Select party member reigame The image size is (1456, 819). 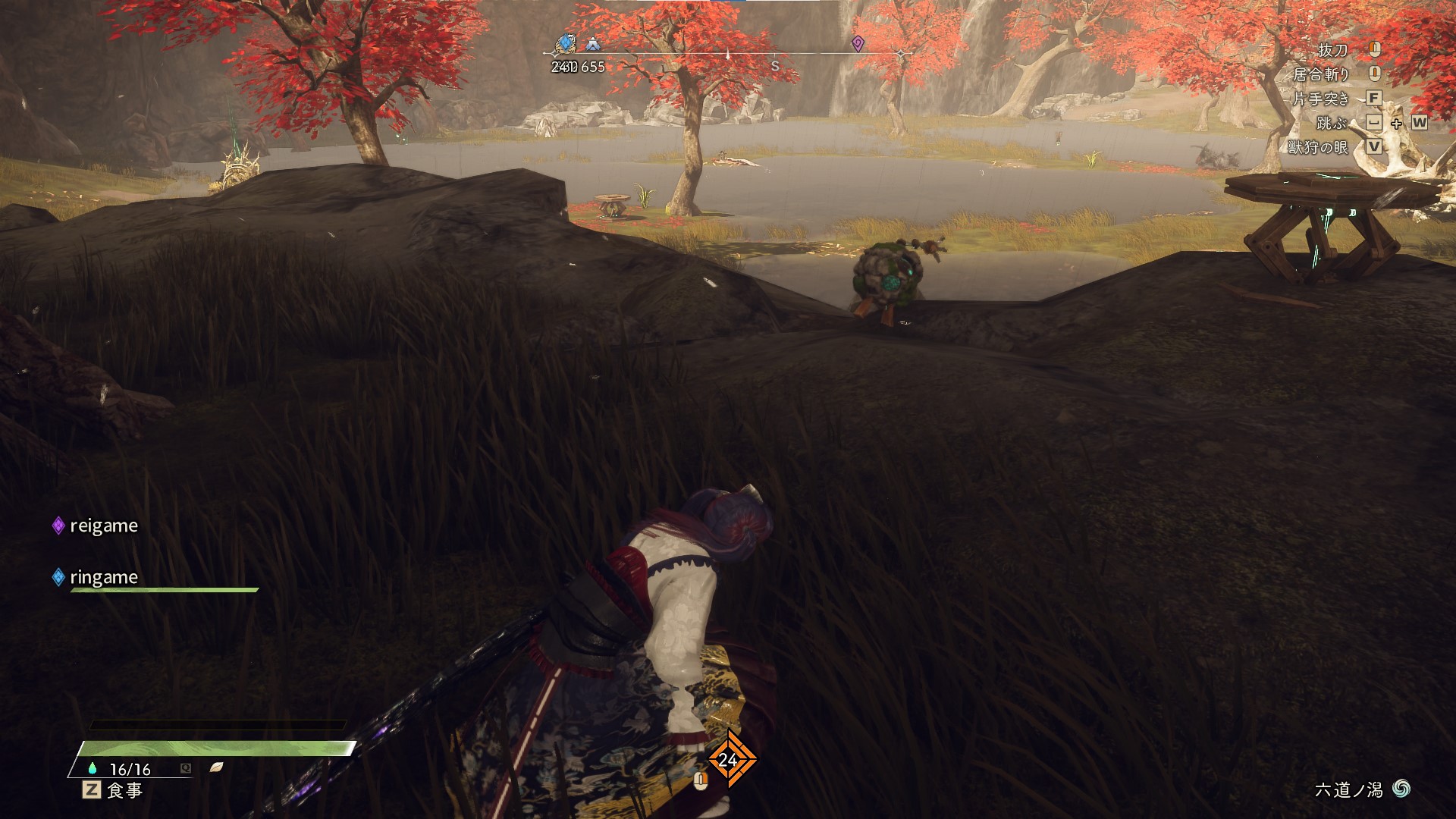[103, 526]
